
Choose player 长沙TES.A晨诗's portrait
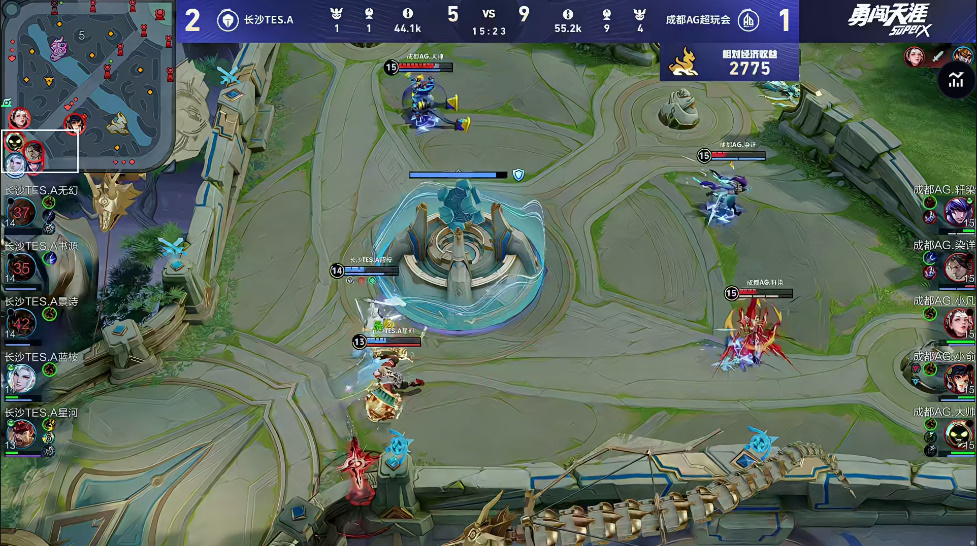(22, 322)
